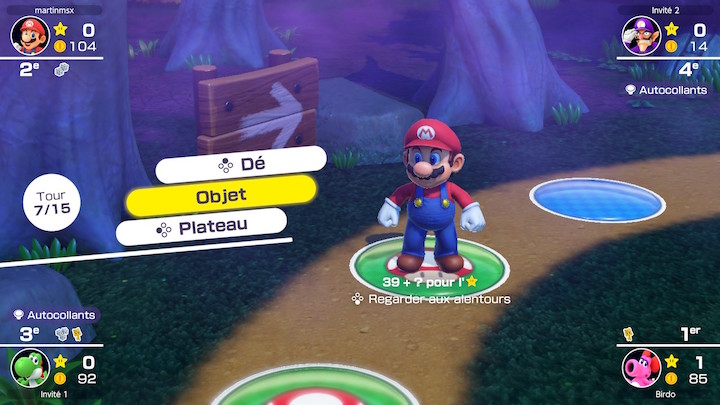720x405 pixels.
Task: Select Waluigi's portrait for Invité 2
Action: pyautogui.click(x=641, y=35)
